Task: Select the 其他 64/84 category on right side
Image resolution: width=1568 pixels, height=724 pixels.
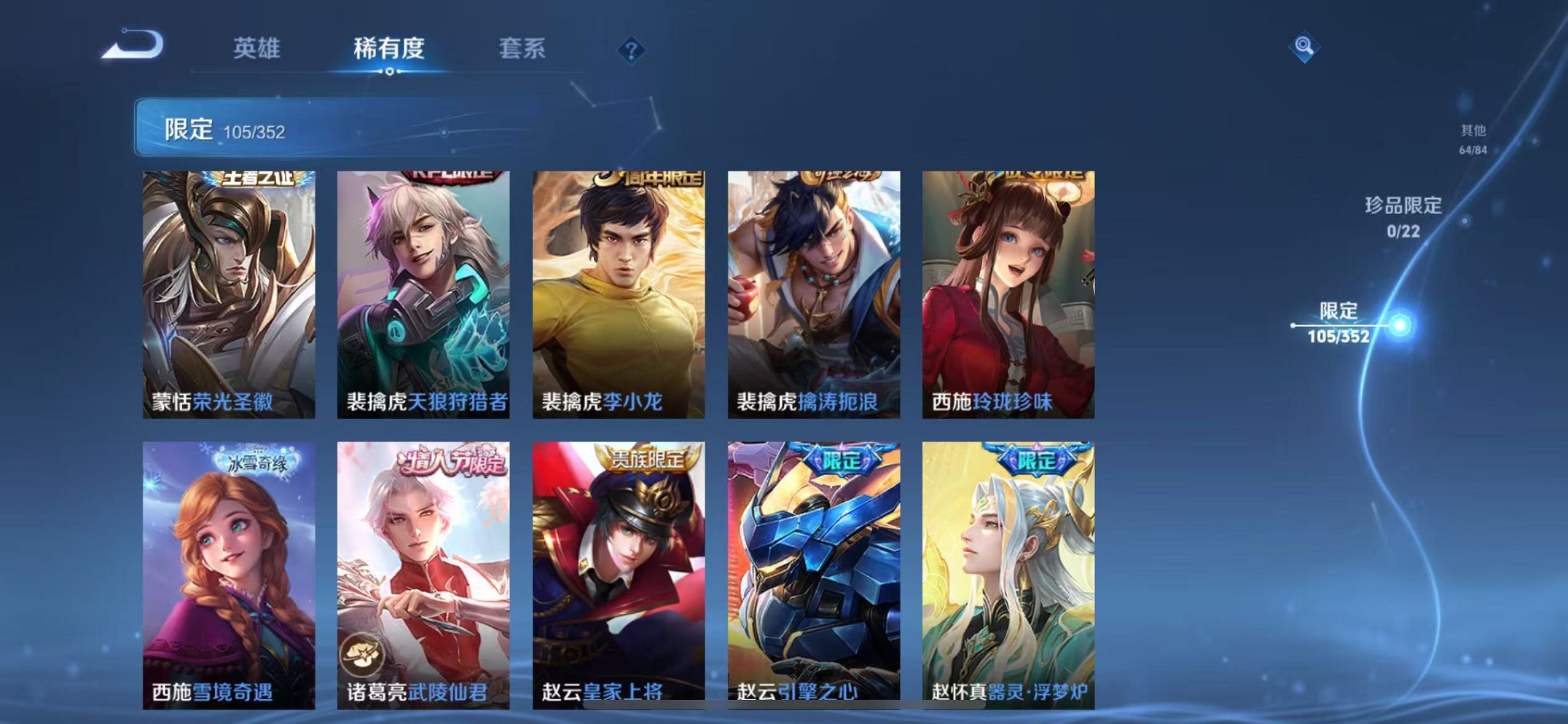Action: click(1473, 138)
